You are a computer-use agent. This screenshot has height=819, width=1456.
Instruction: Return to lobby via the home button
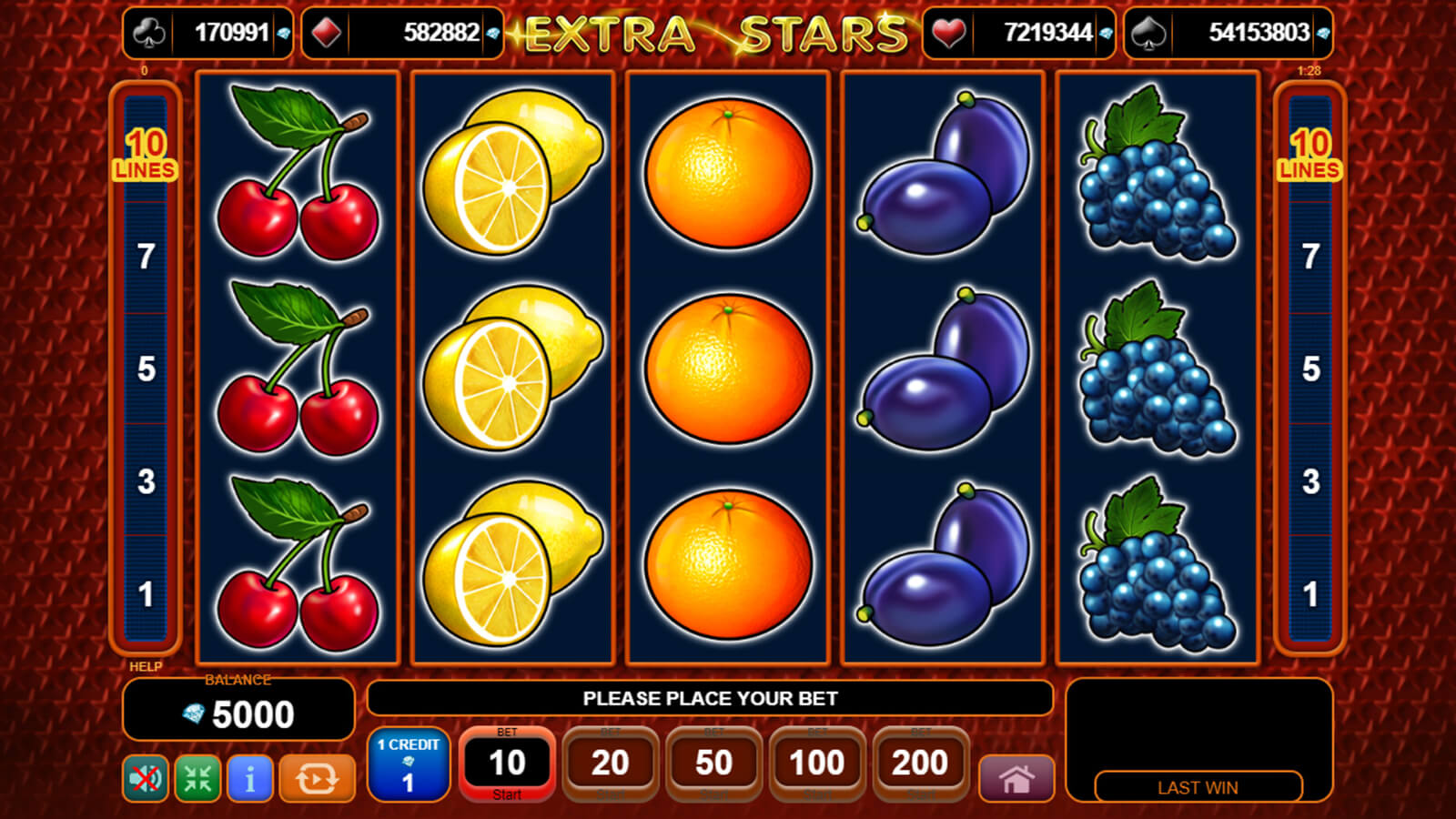point(1016,779)
